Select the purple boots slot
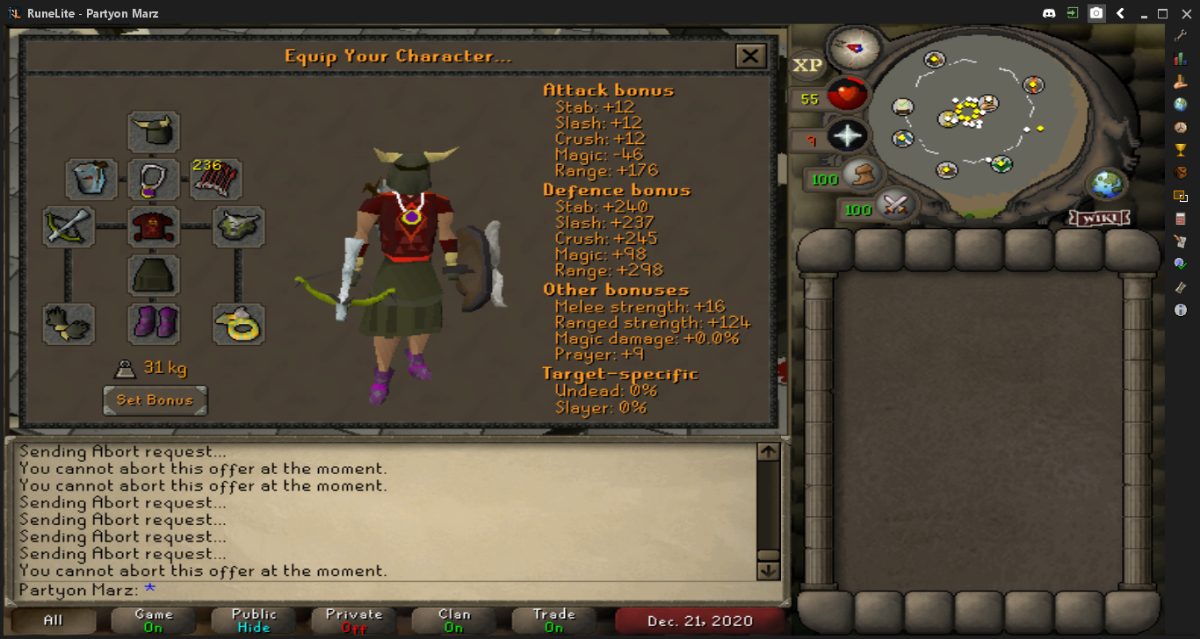Image resolution: width=1200 pixels, height=639 pixels. [154, 324]
